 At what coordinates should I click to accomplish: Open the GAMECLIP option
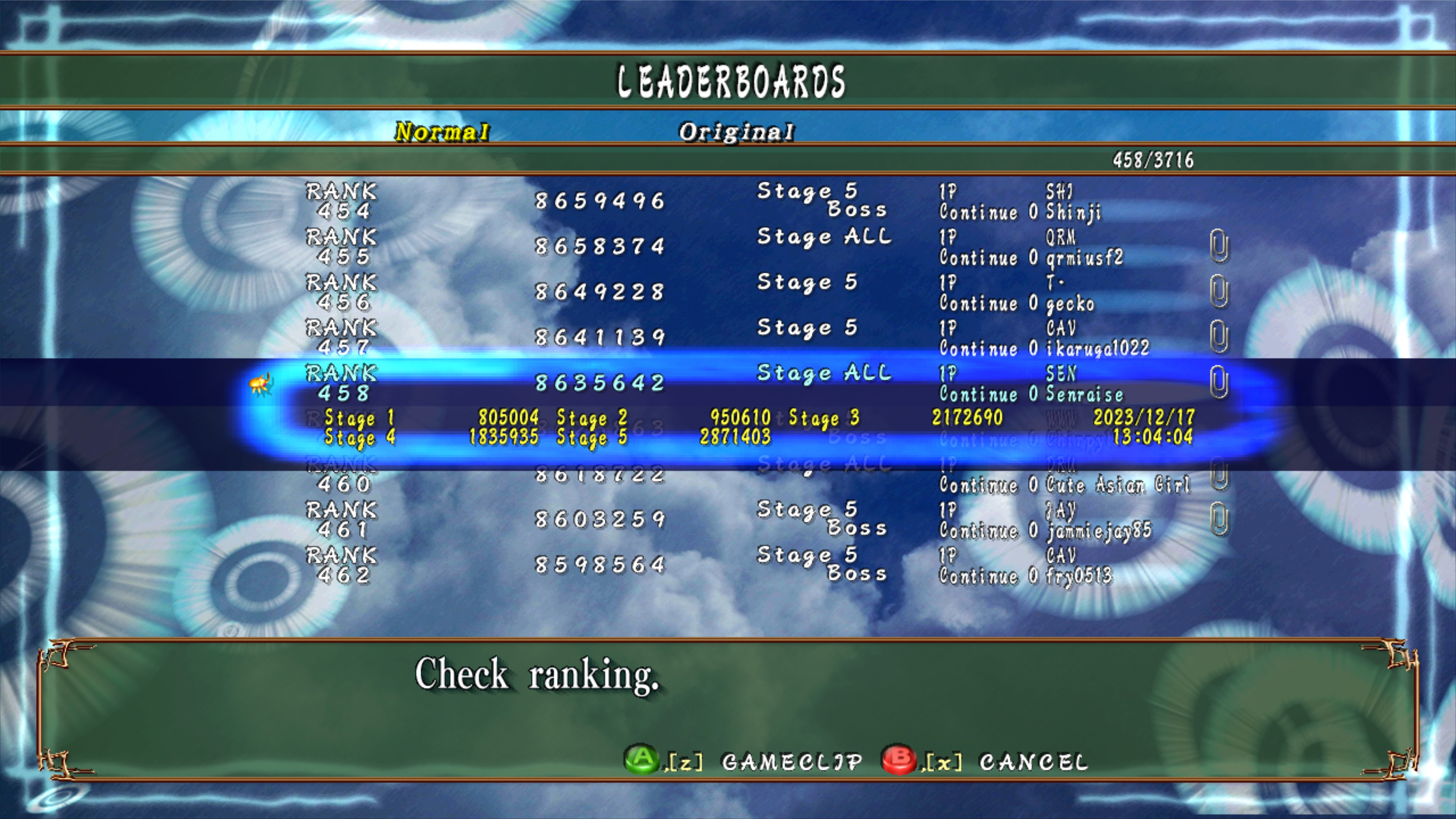coord(791,762)
